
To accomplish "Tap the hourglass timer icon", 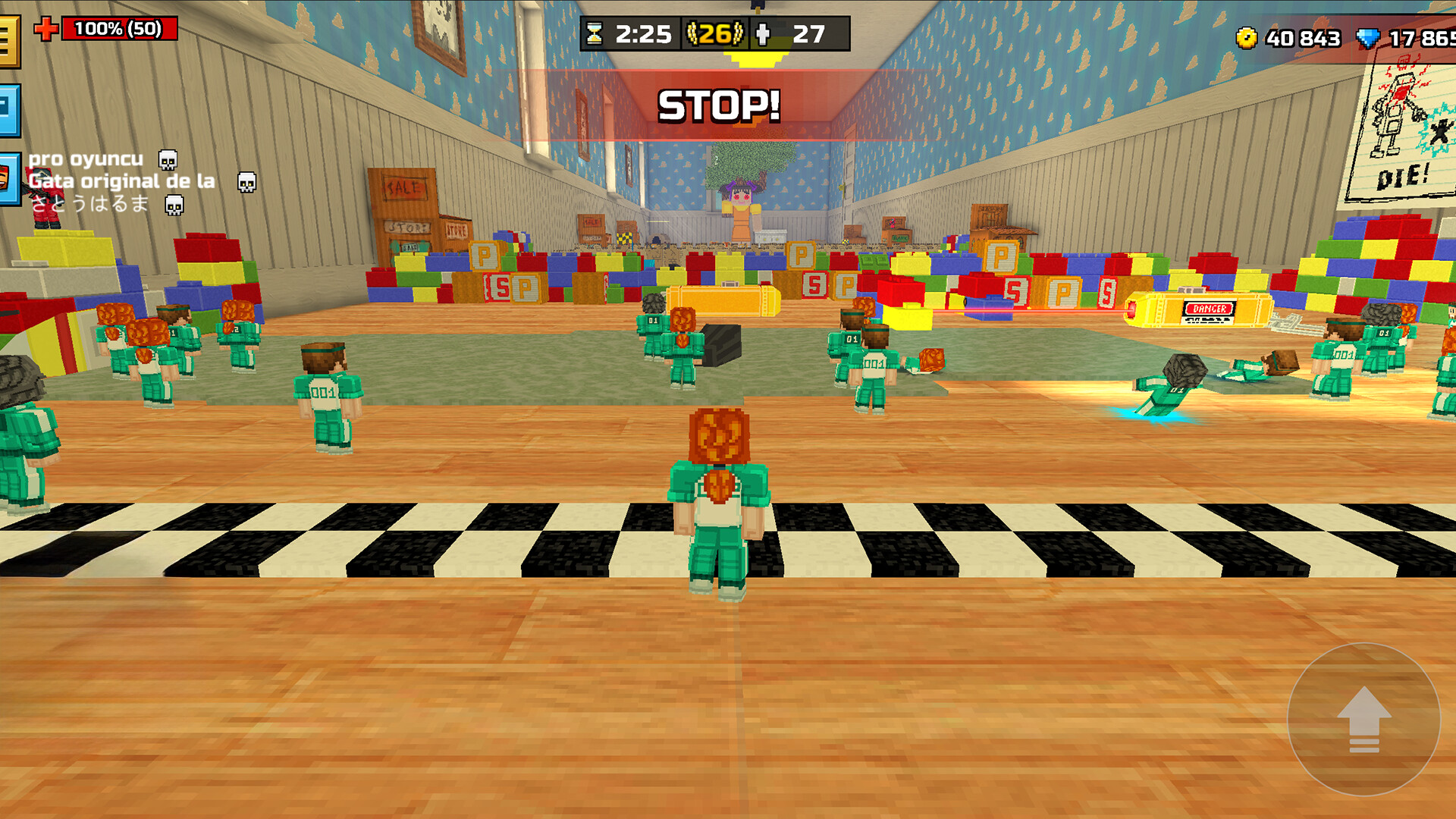I will click(x=596, y=33).
